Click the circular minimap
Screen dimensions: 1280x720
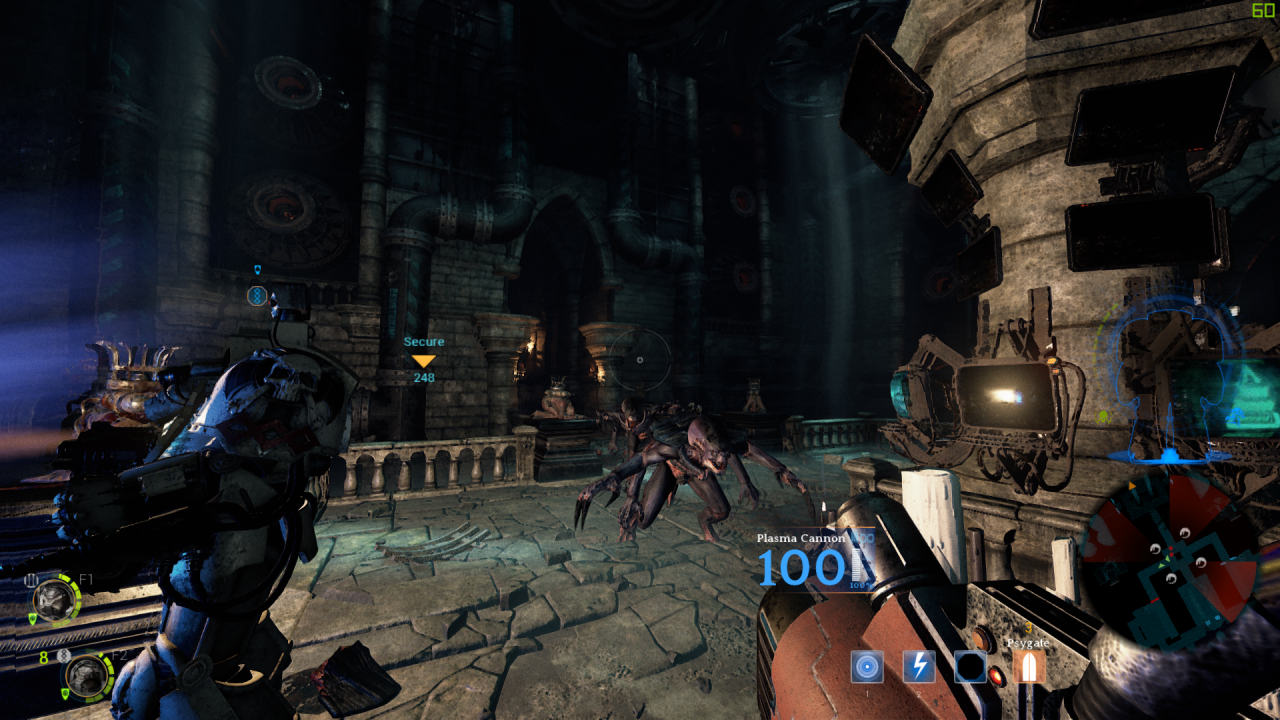point(1168,559)
